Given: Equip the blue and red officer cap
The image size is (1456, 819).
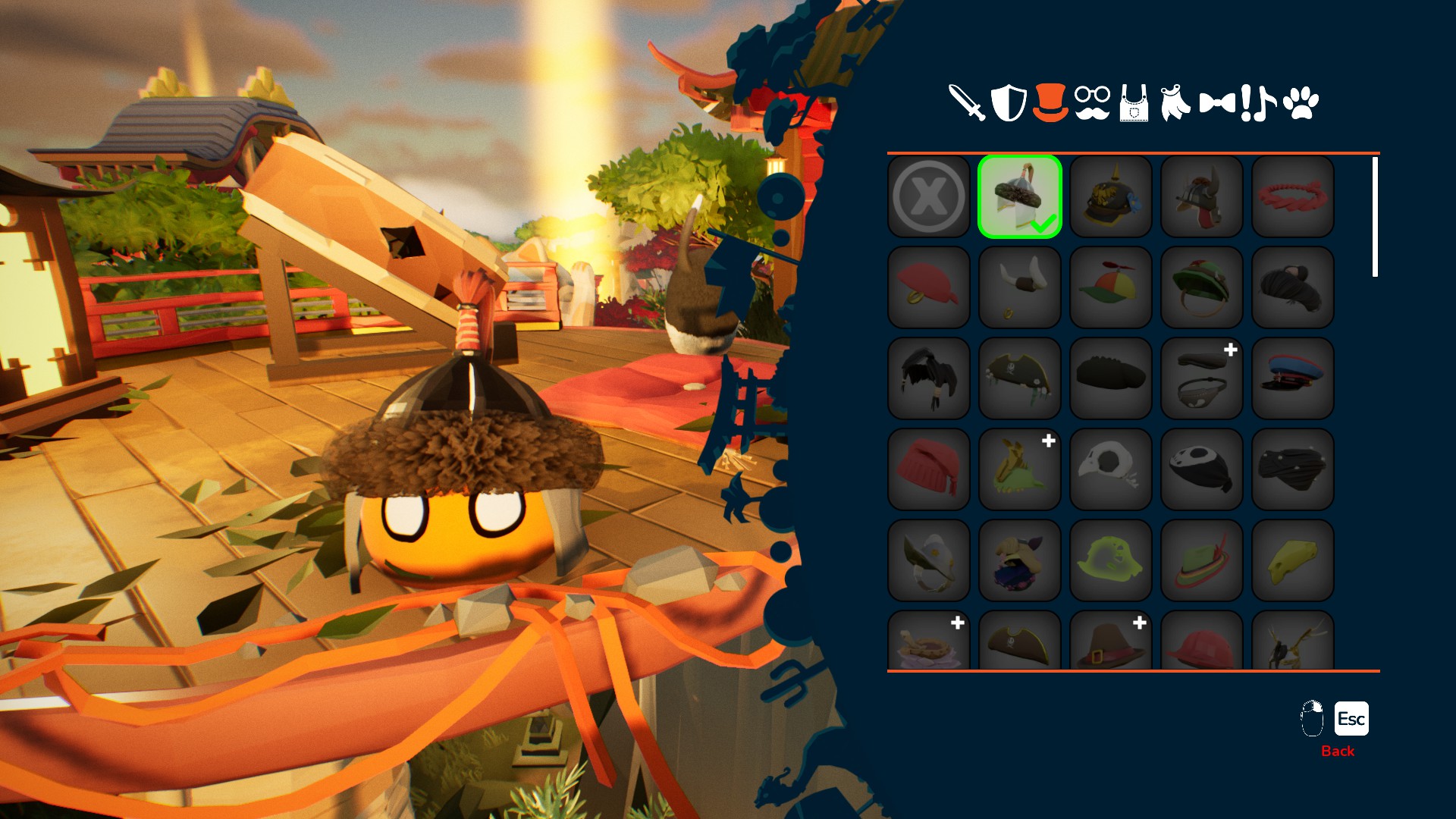Looking at the screenshot, I should click(x=1293, y=378).
